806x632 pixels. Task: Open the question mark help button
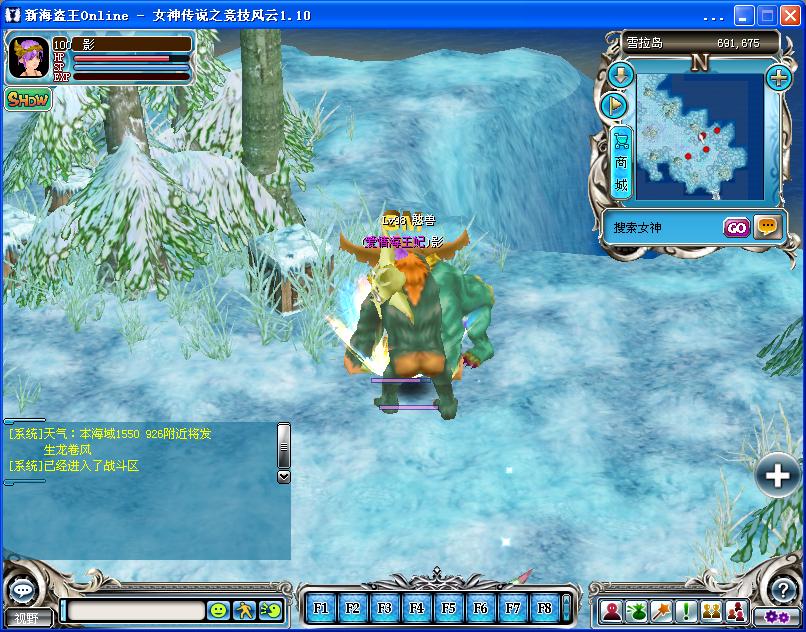[x=785, y=589]
